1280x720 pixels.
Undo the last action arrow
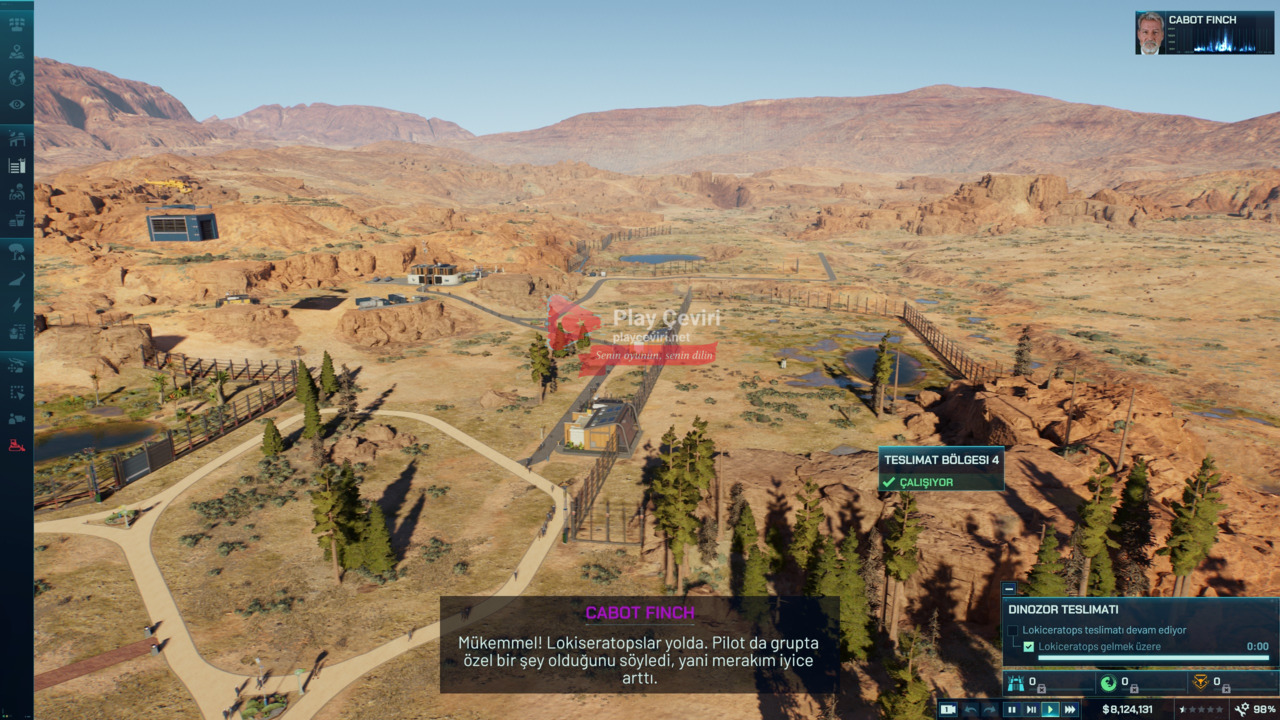tap(970, 710)
